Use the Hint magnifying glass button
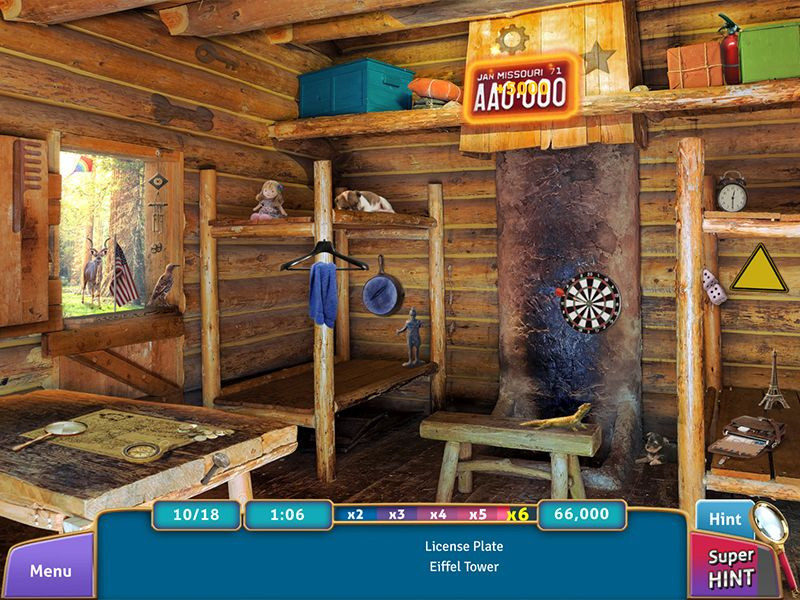The image size is (800, 600). click(727, 519)
